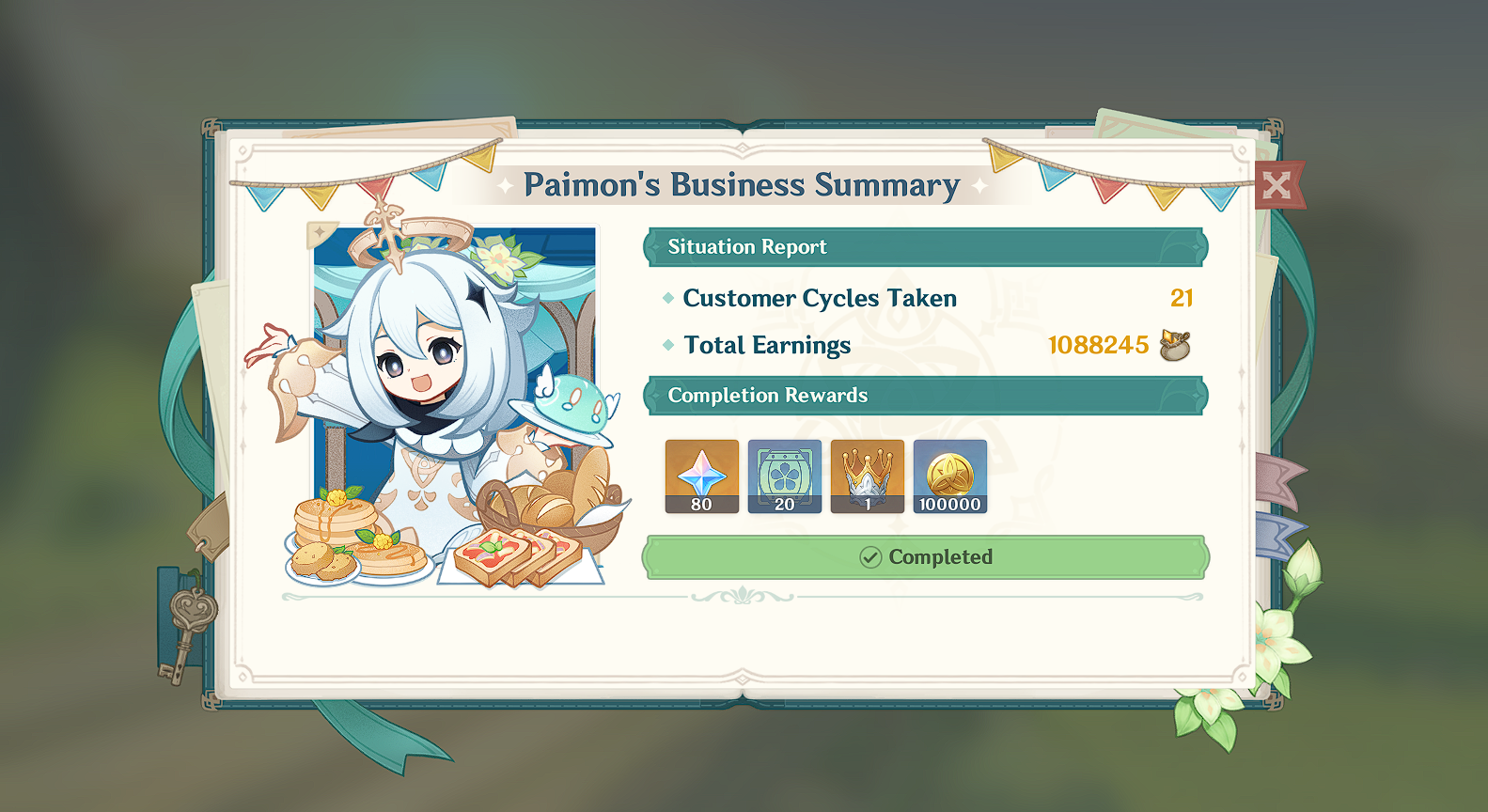Click the checkmark icon inside the Completed button
The height and width of the screenshot is (812, 1488).
point(871,556)
